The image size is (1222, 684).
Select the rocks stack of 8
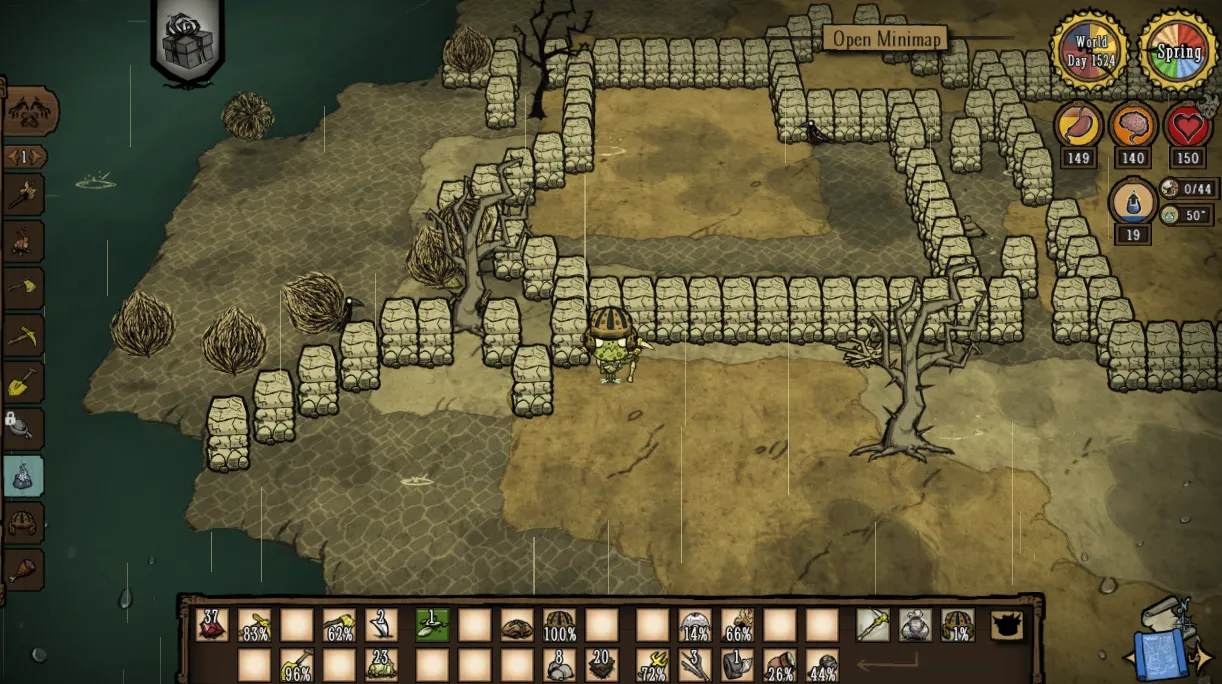559,665
